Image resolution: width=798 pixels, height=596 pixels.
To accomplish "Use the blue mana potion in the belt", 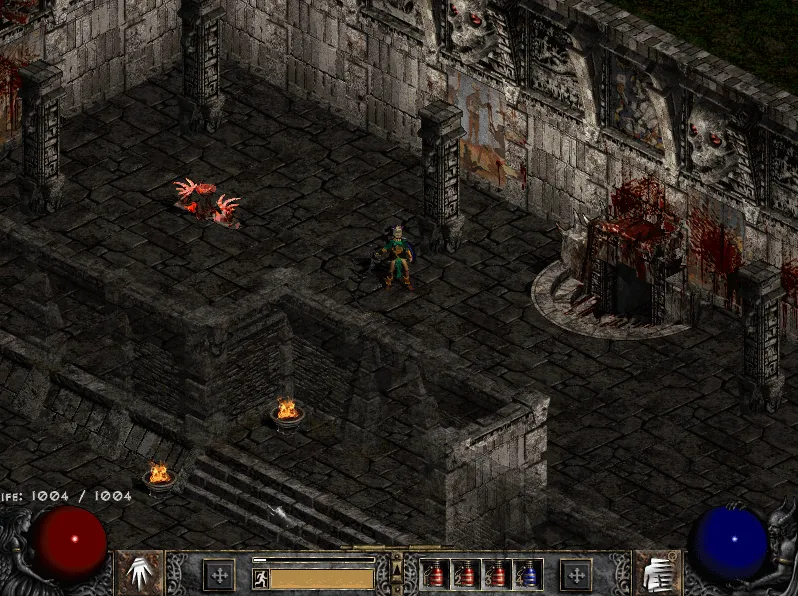I will (527, 574).
